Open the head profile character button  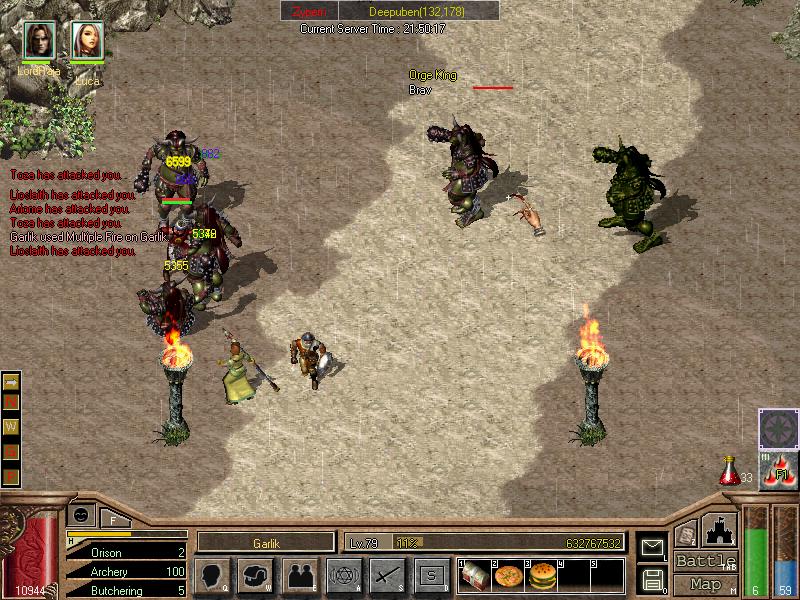(x=212, y=575)
